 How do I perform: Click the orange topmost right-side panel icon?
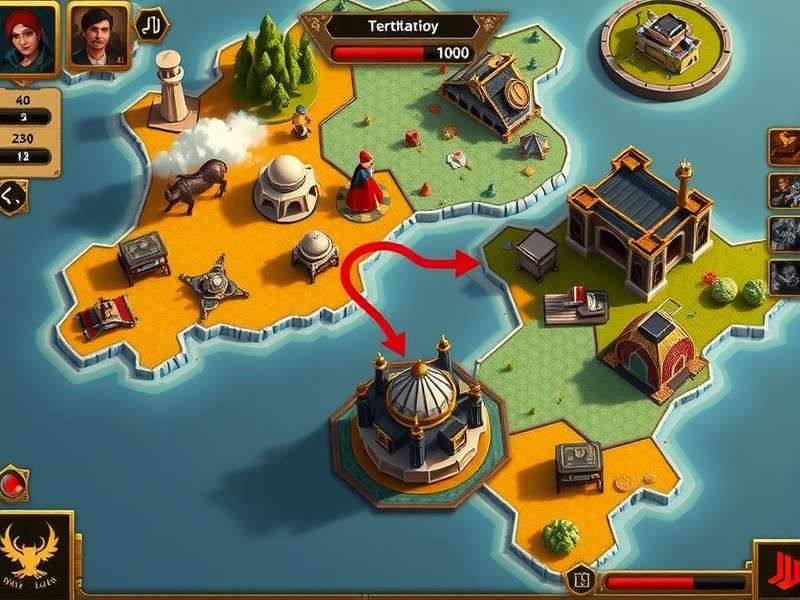pos(783,146)
